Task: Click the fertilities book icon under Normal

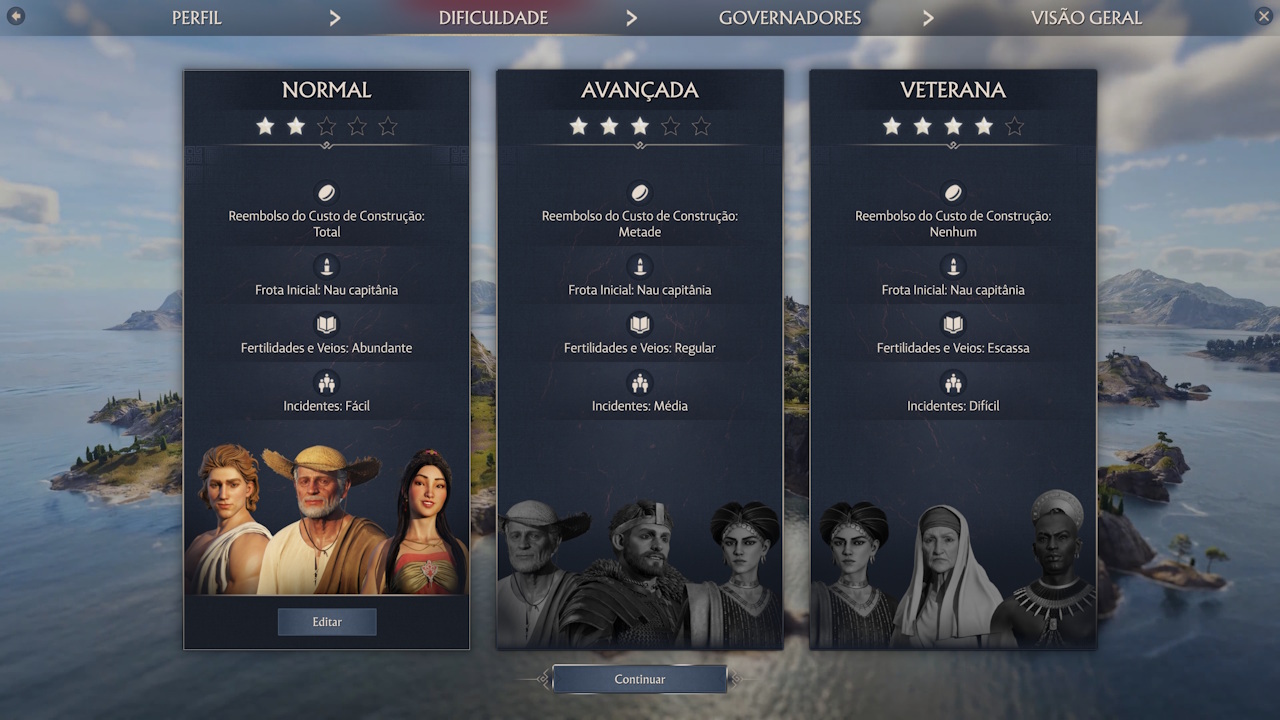Action: click(x=326, y=324)
